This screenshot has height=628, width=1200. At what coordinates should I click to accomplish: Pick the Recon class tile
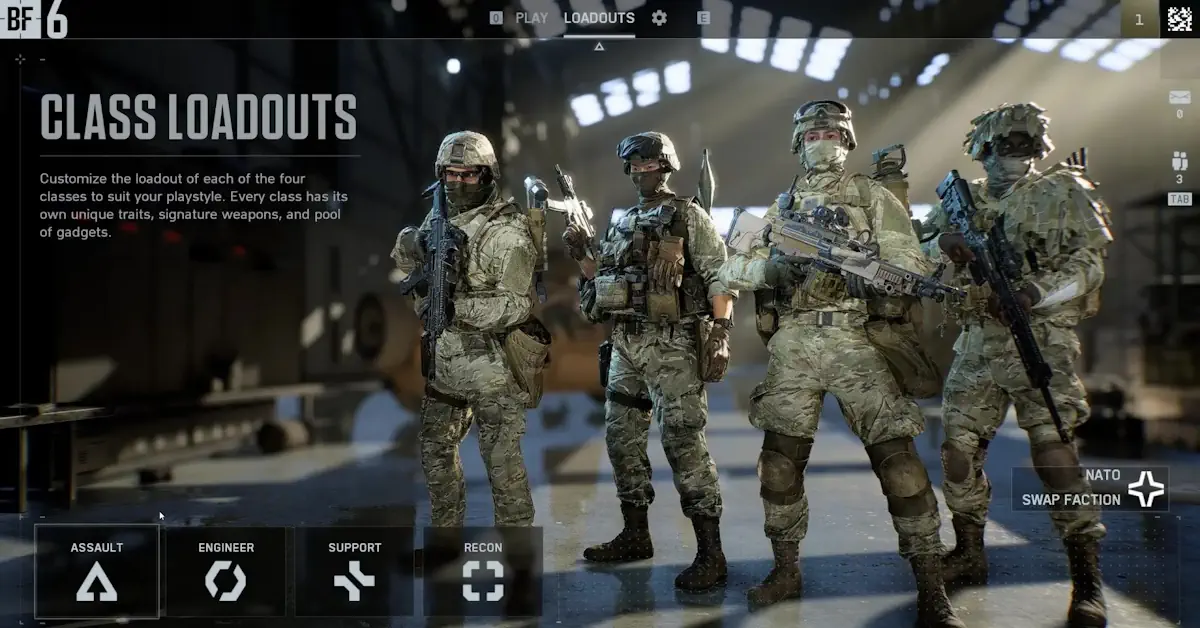tap(483, 571)
